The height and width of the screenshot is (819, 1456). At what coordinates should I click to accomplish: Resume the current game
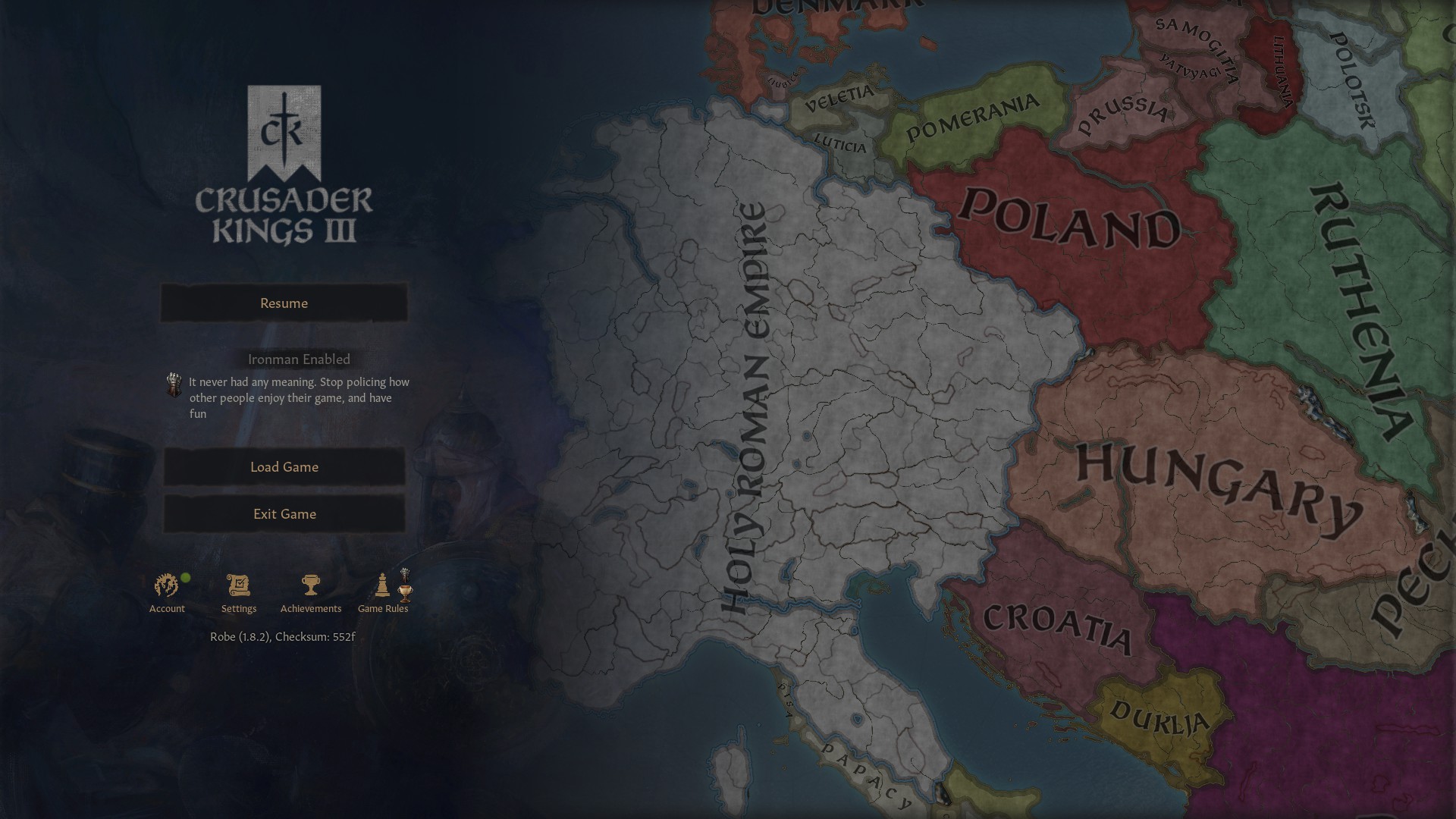(x=284, y=303)
